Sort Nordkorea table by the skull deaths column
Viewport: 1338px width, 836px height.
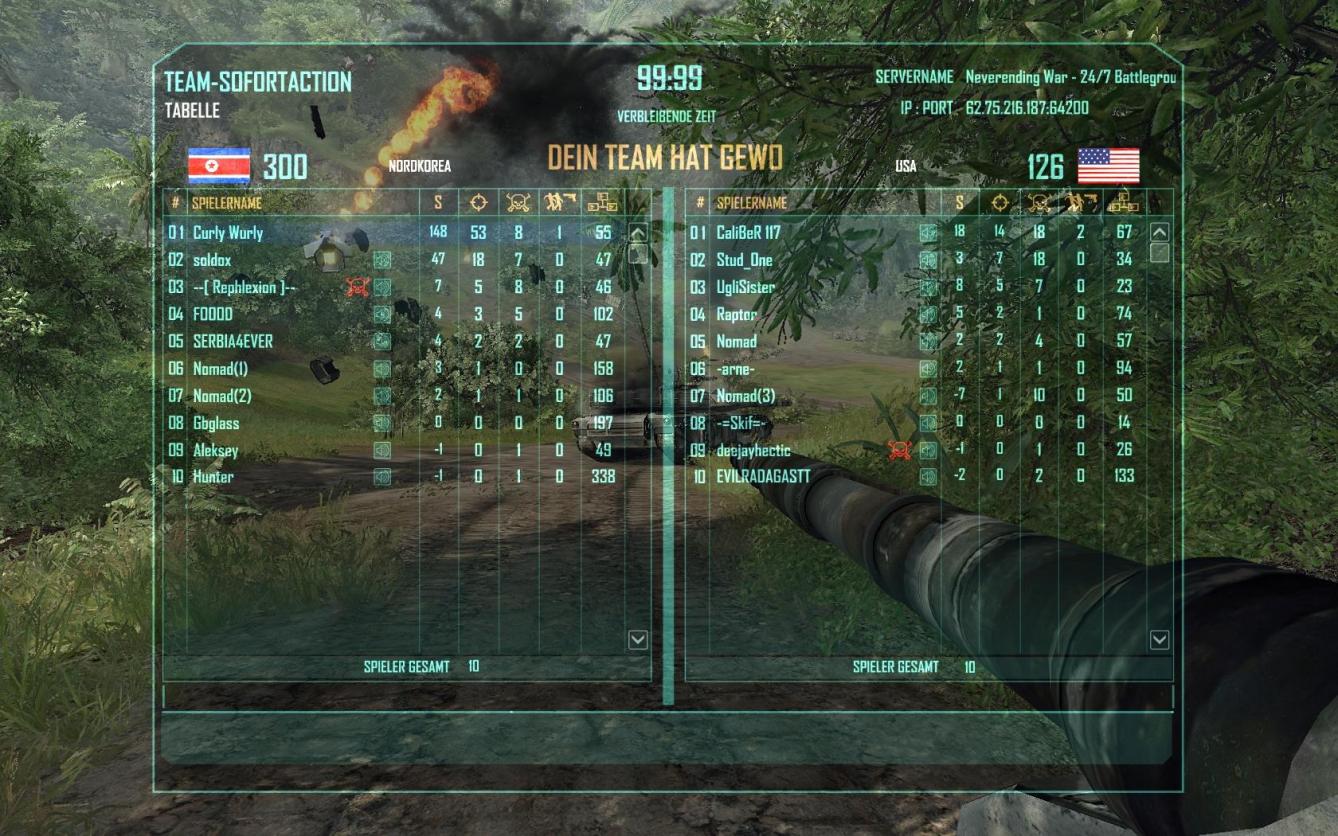click(517, 203)
